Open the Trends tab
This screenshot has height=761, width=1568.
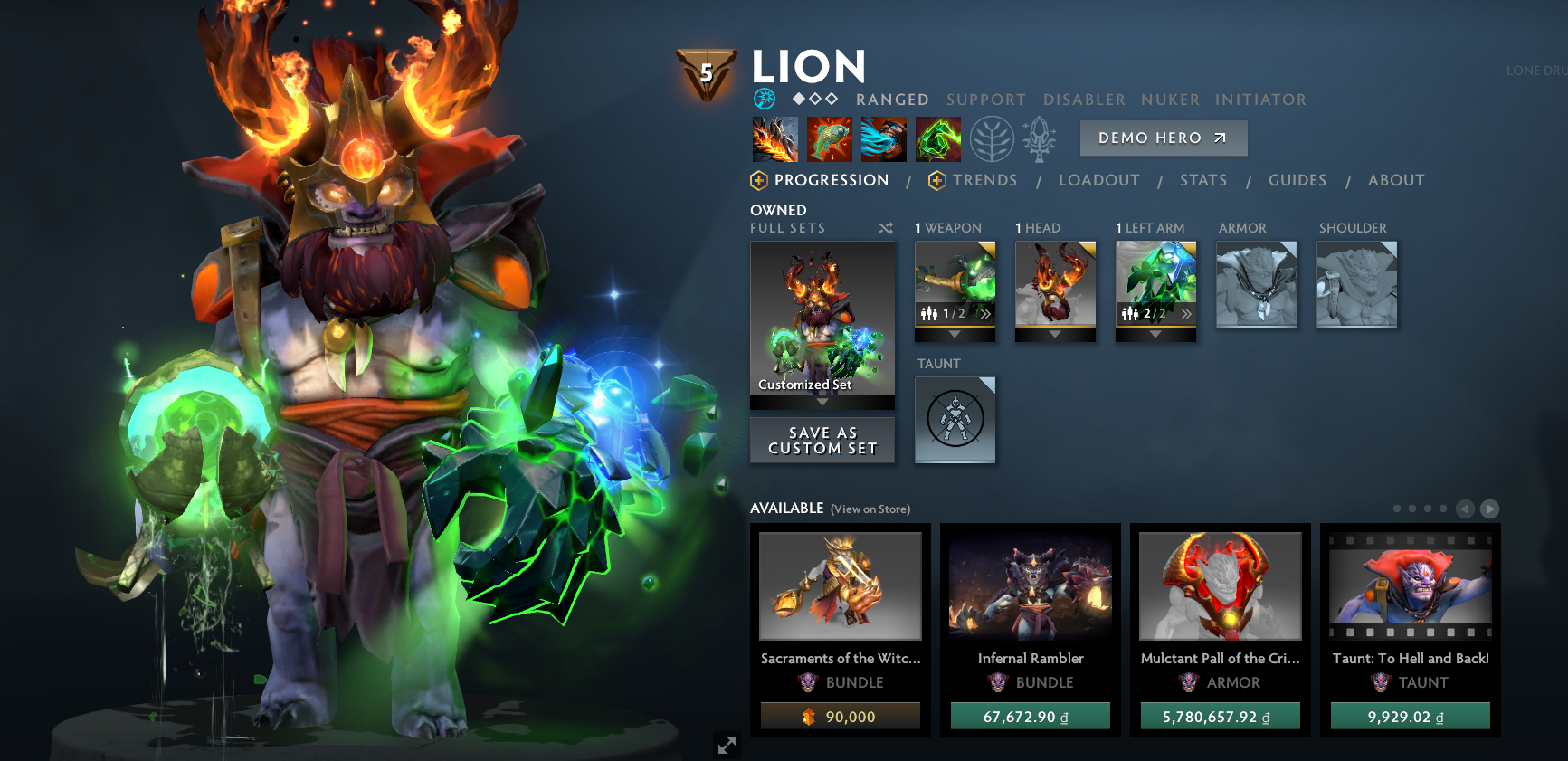point(984,180)
